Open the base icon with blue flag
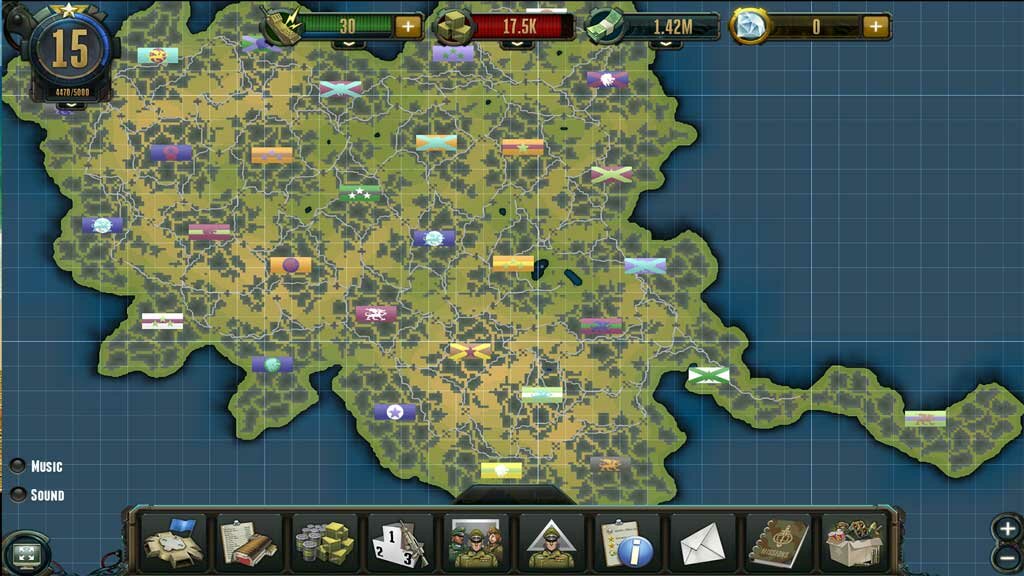 (x=174, y=543)
